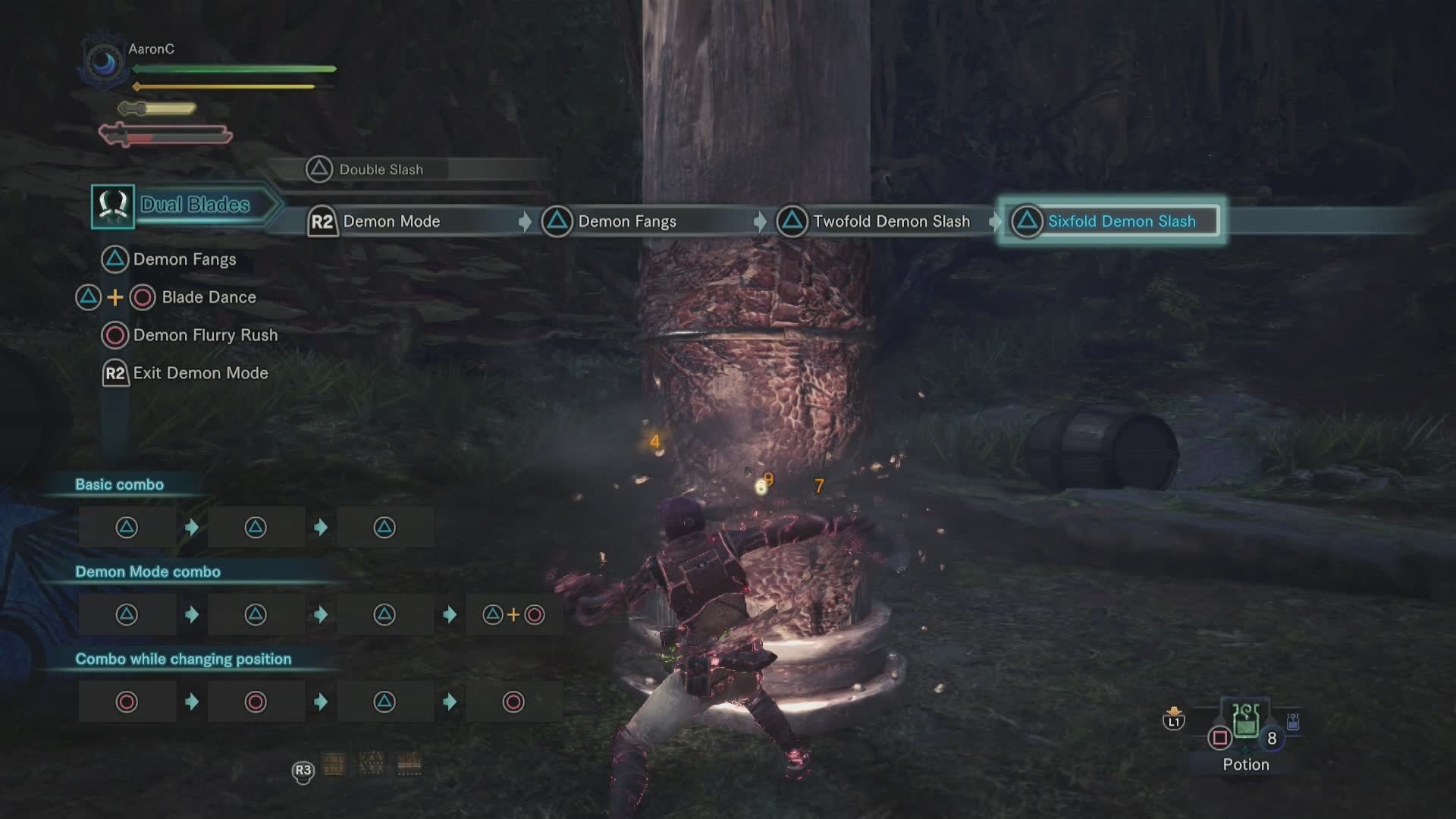Select the Demon Mode combo heading

click(148, 572)
